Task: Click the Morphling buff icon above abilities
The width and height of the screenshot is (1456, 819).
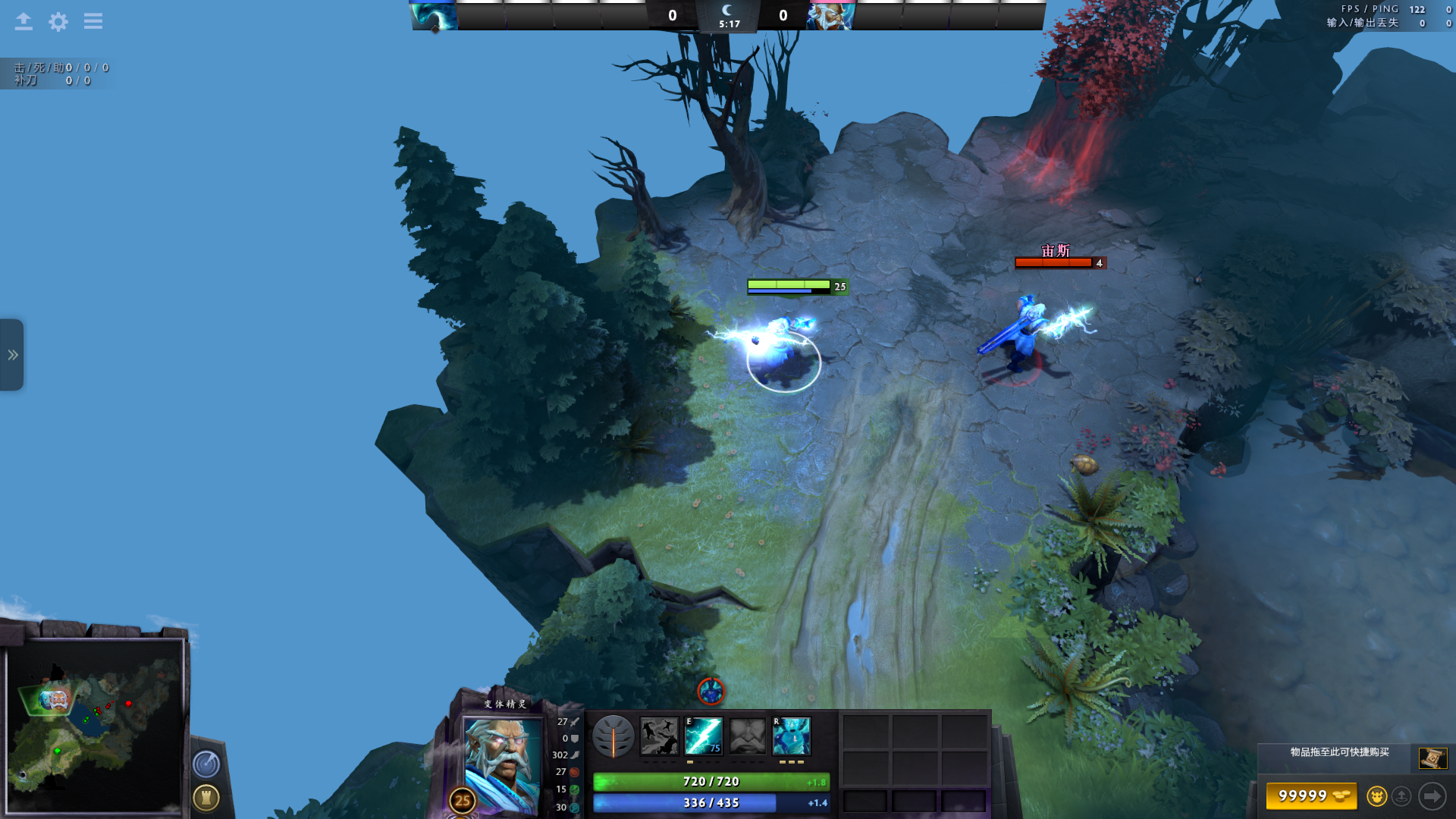Action: (x=711, y=691)
